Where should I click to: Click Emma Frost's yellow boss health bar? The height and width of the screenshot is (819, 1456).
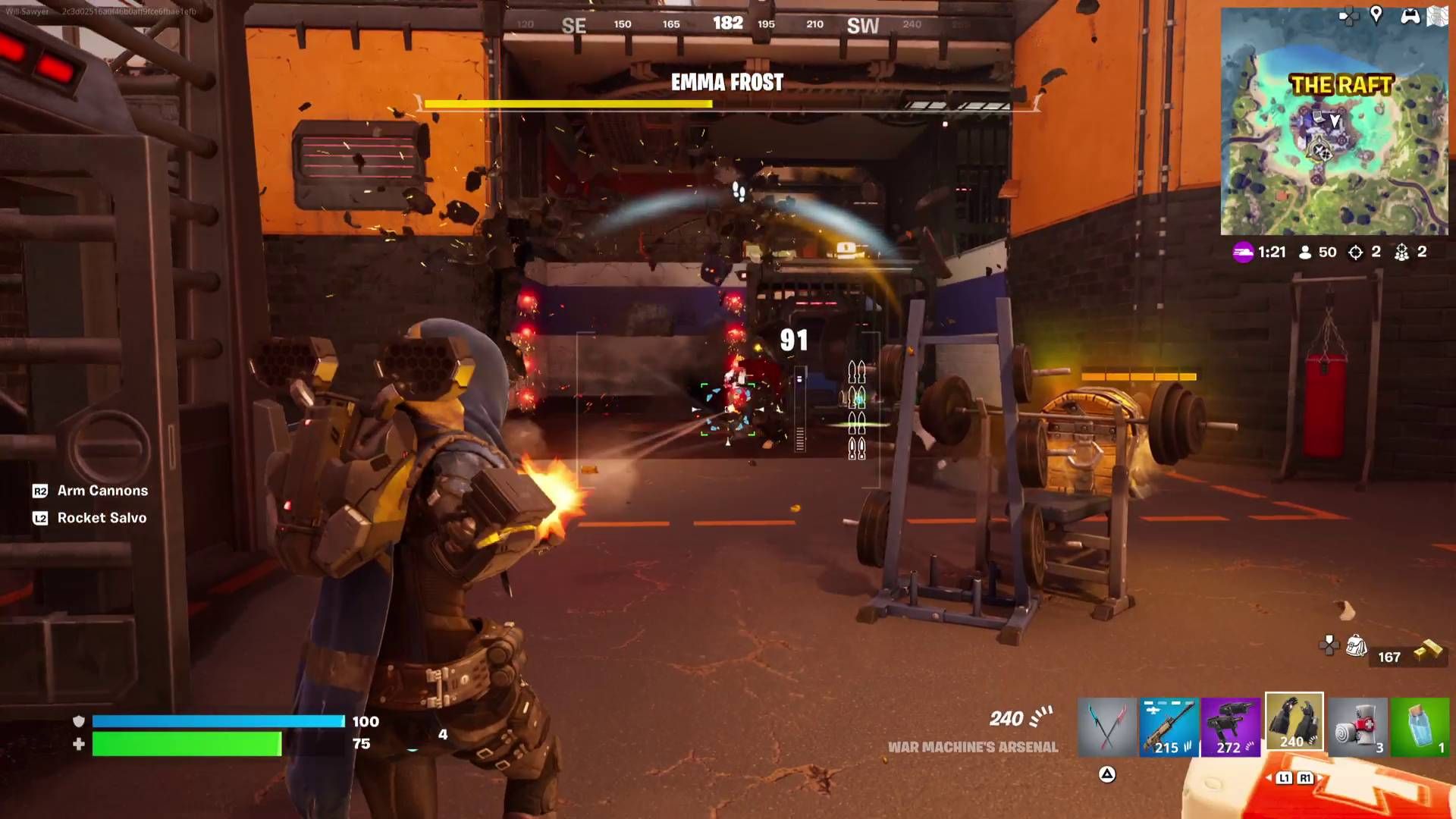tap(567, 104)
